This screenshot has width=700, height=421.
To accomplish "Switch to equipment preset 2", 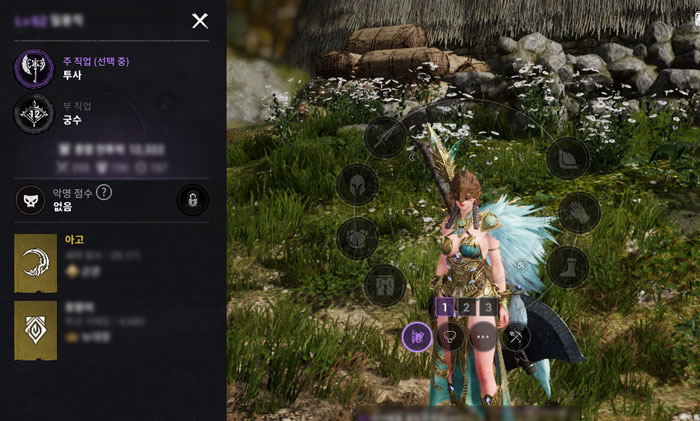I will 466,307.
